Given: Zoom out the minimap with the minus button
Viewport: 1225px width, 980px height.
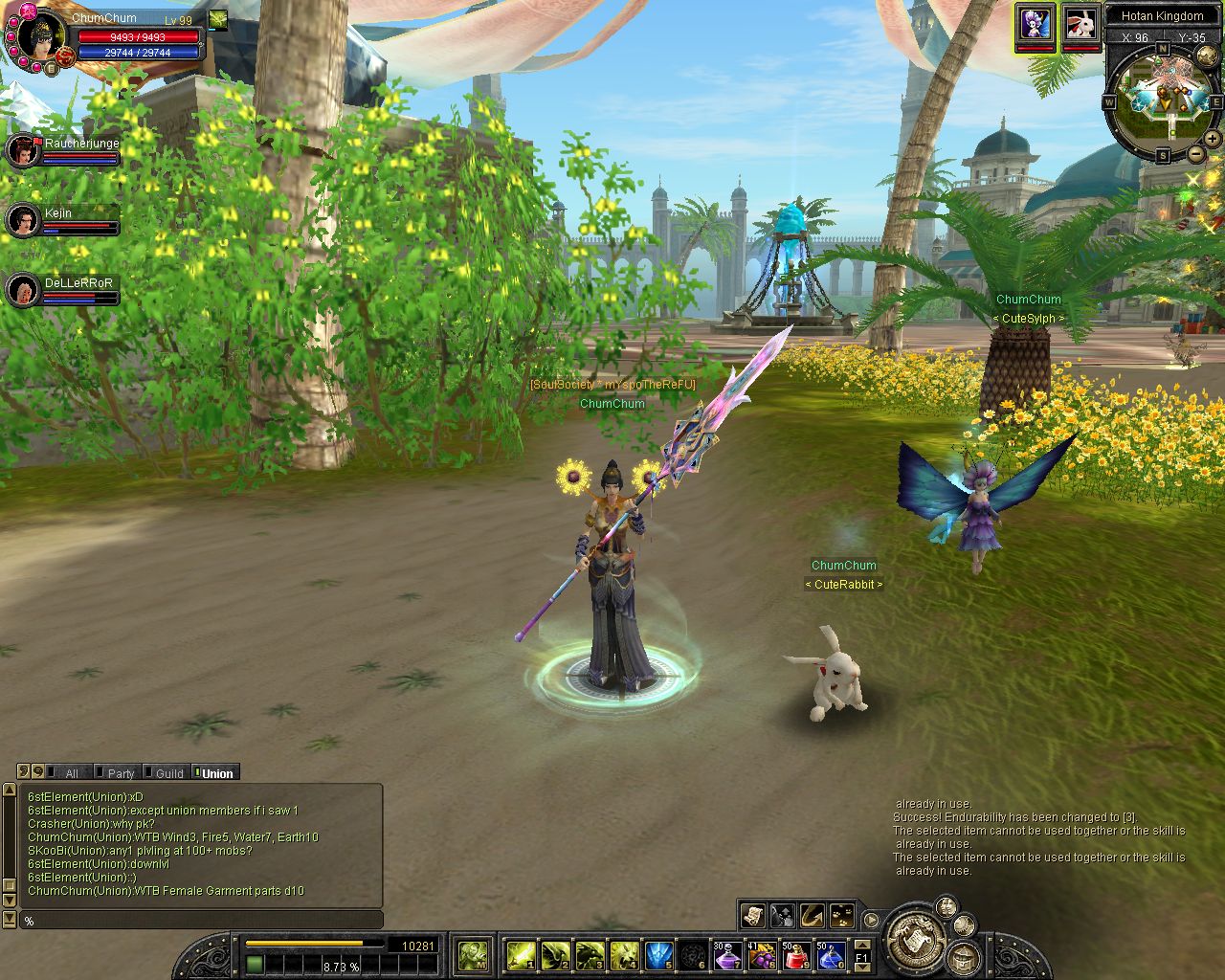Looking at the screenshot, I should point(1196,154).
